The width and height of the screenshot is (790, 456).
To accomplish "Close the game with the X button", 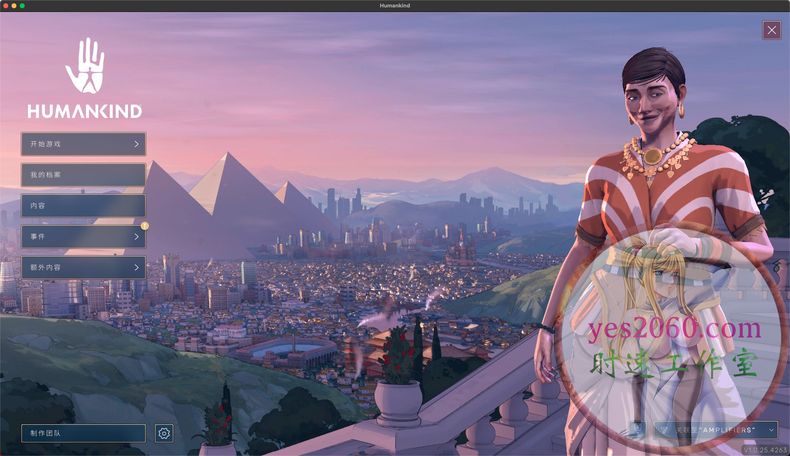I will (771, 30).
